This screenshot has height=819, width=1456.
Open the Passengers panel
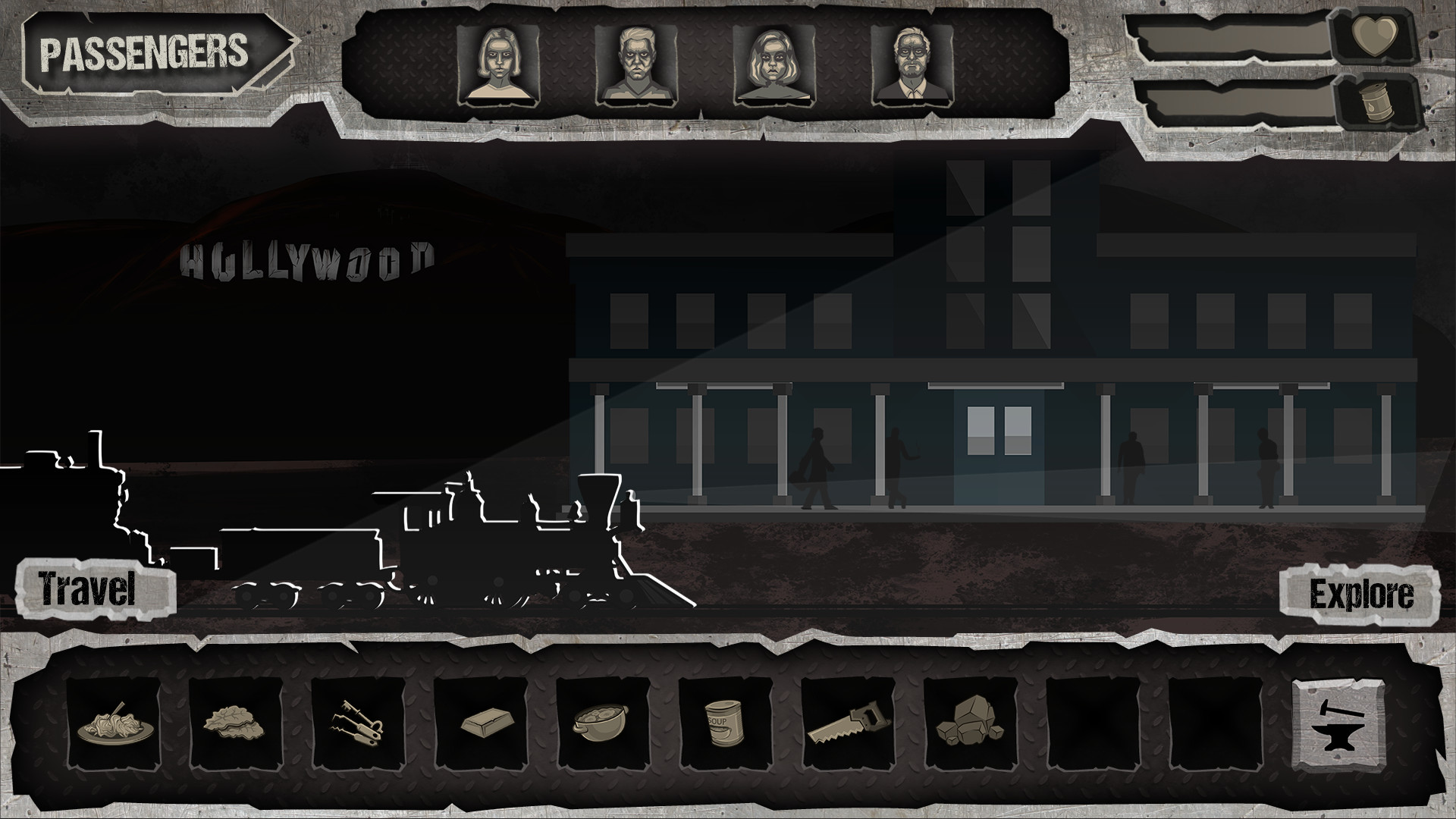click(148, 52)
